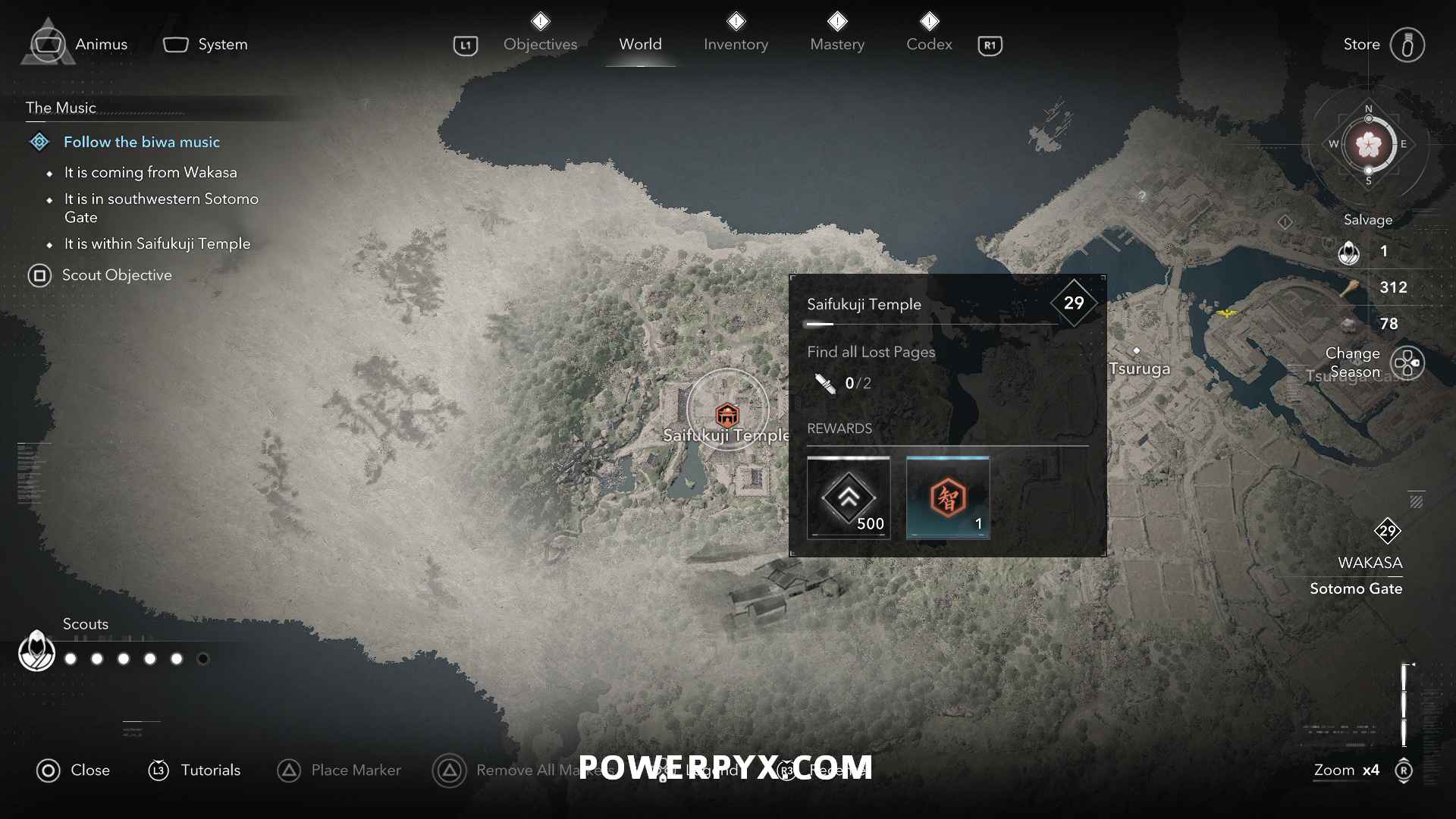Image resolution: width=1456 pixels, height=819 pixels.
Task: Open the Codex tab
Action: pos(929,44)
